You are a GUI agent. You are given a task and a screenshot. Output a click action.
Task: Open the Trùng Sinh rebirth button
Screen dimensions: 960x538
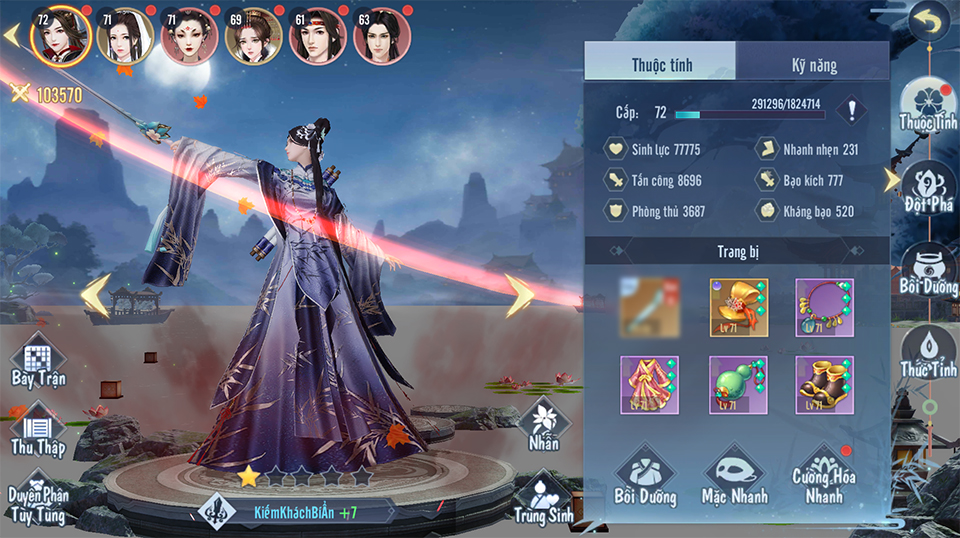[544, 497]
